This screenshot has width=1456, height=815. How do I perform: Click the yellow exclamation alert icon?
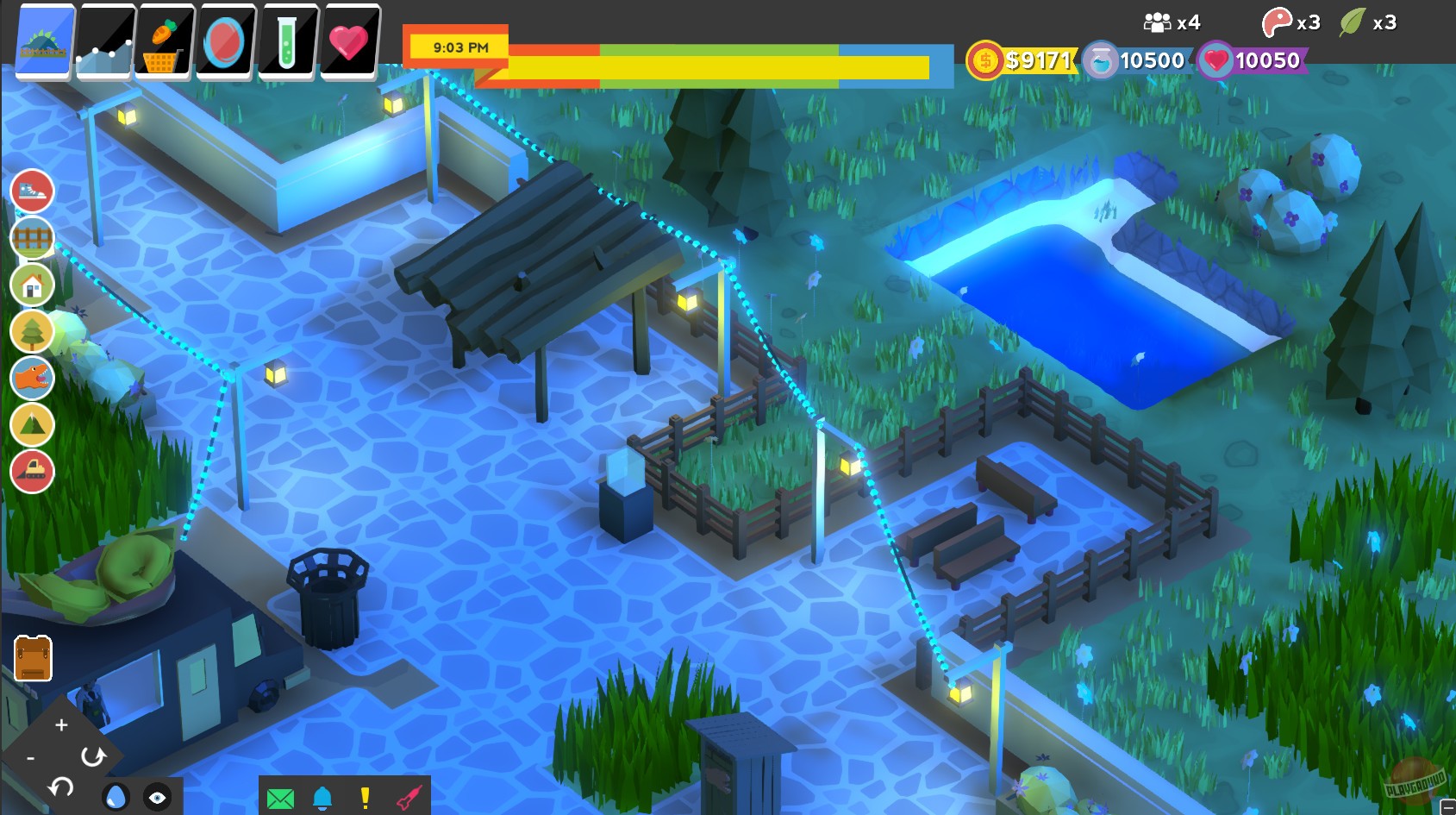[x=366, y=798]
